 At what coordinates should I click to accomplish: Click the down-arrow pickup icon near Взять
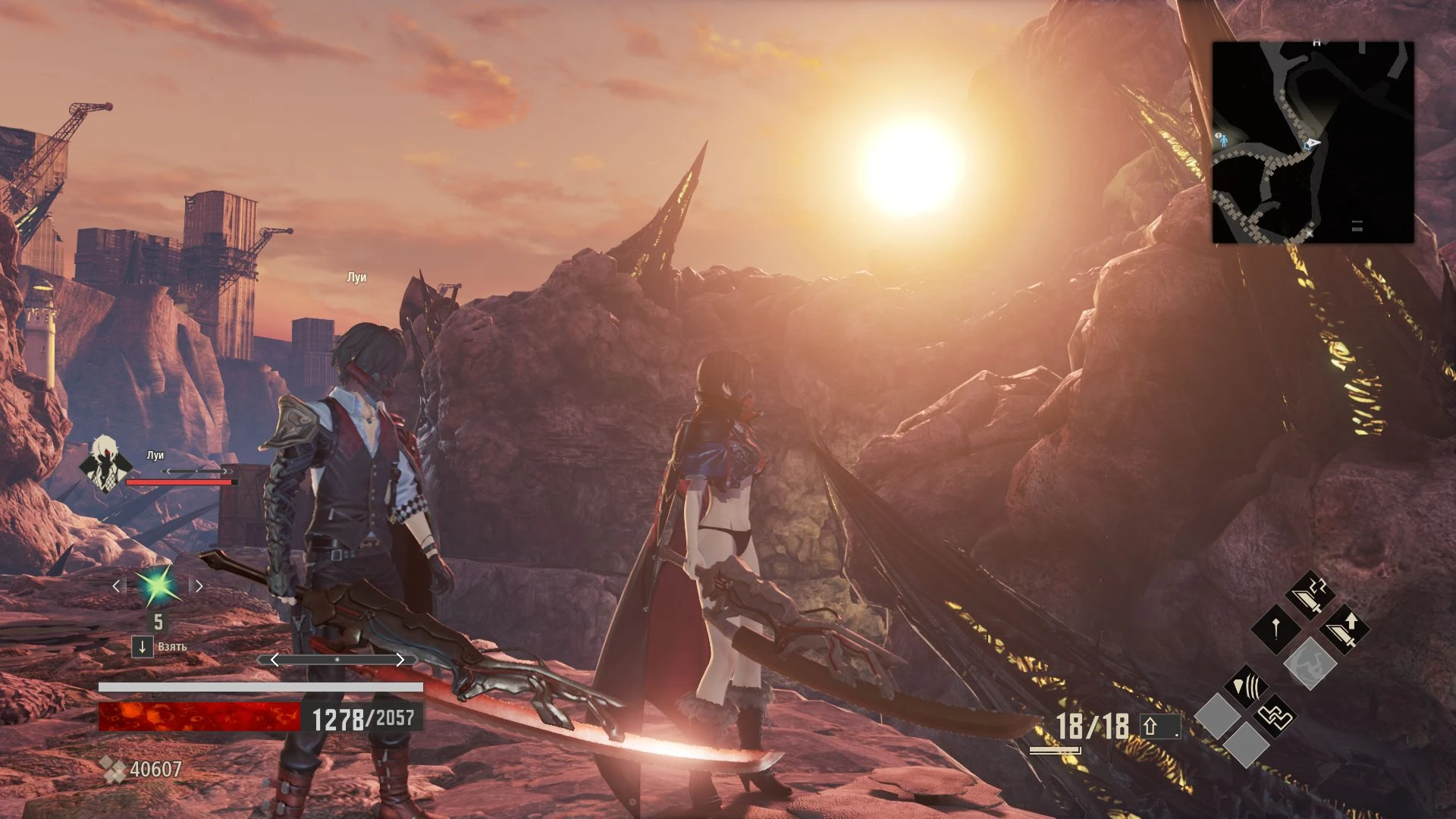point(142,645)
